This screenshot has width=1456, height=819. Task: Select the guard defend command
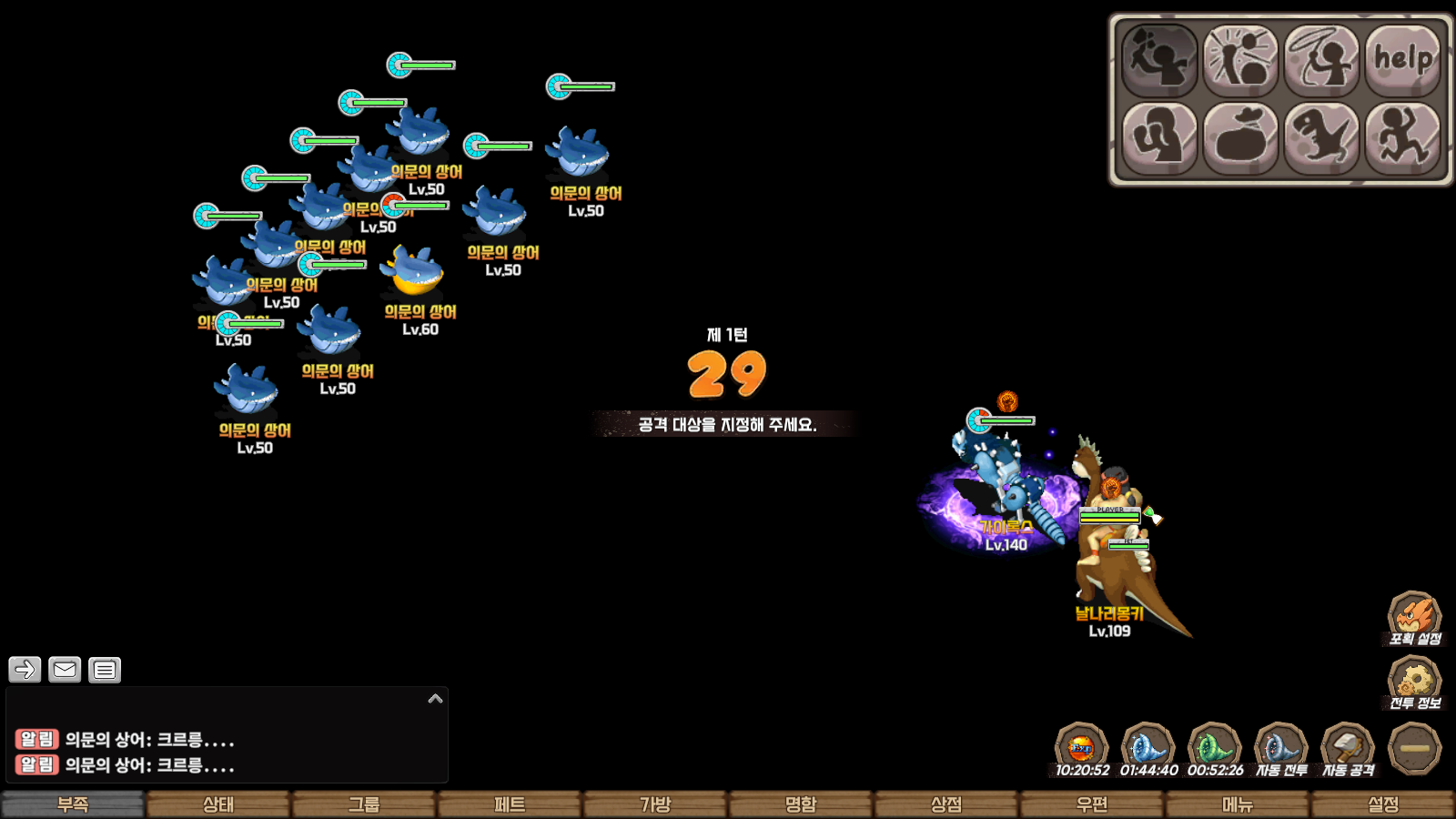(x=1158, y=138)
